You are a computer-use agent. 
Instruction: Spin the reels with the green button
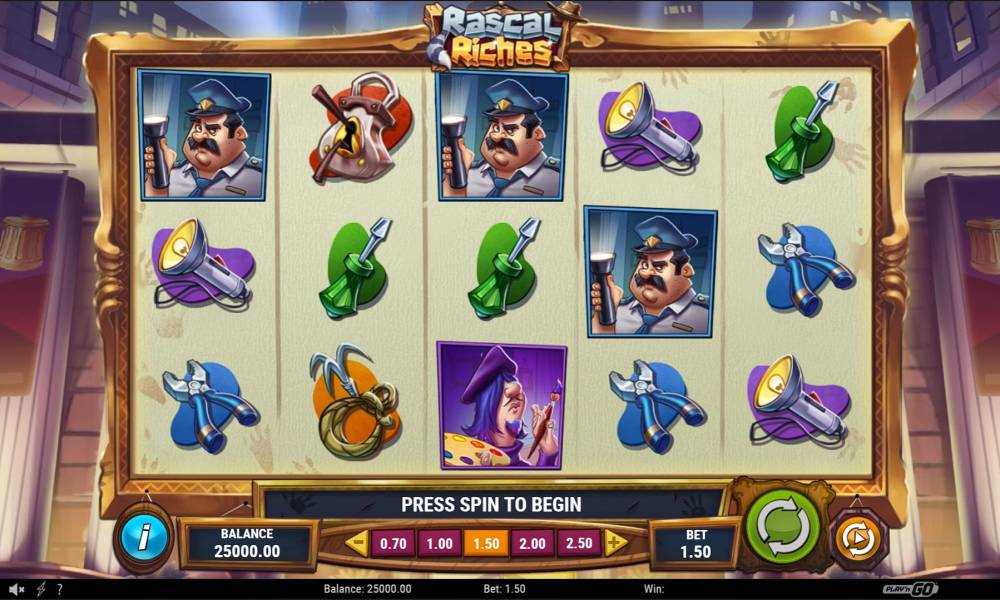click(x=782, y=525)
